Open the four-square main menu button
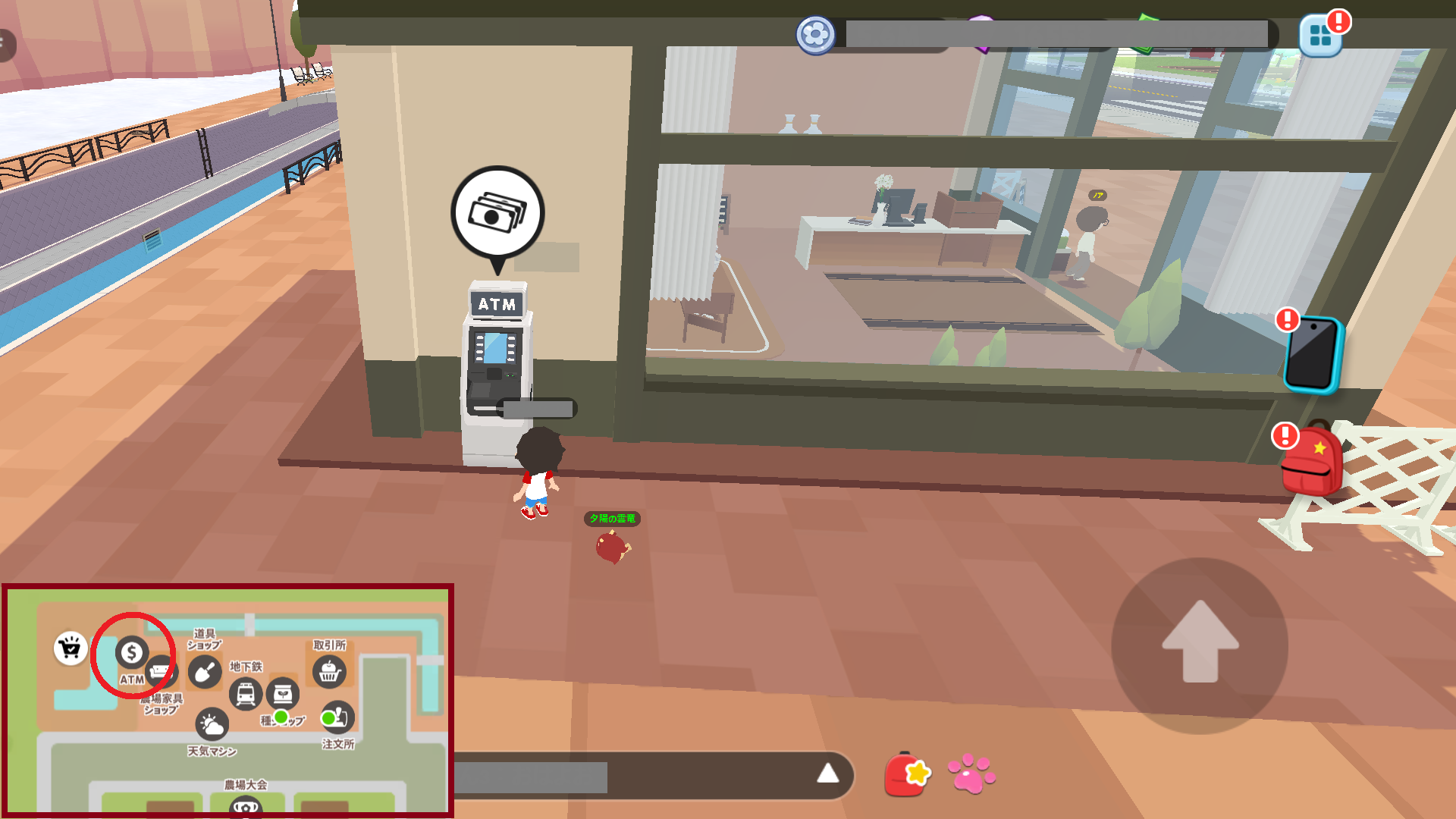Viewport: 1456px width, 819px height. point(1320,36)
